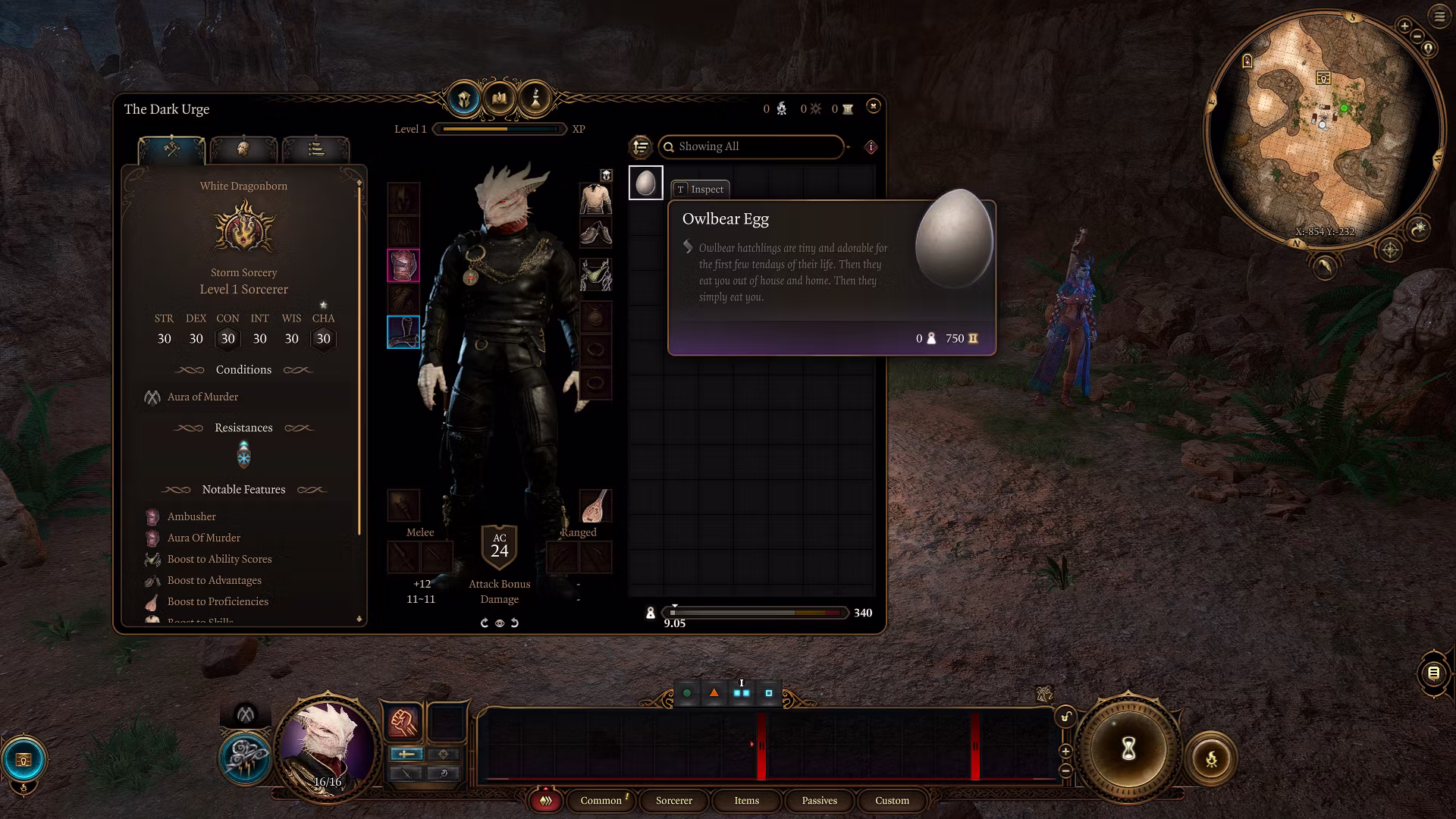
Task: Switch hotbar to the Sorcerer tab
Action: click(673, 801)
